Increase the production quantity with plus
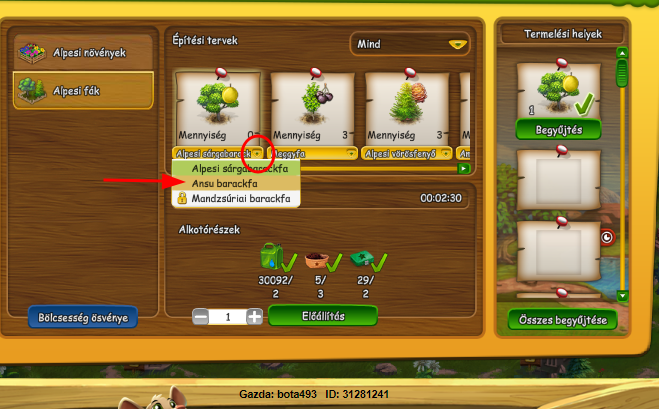 pos(255,316)
